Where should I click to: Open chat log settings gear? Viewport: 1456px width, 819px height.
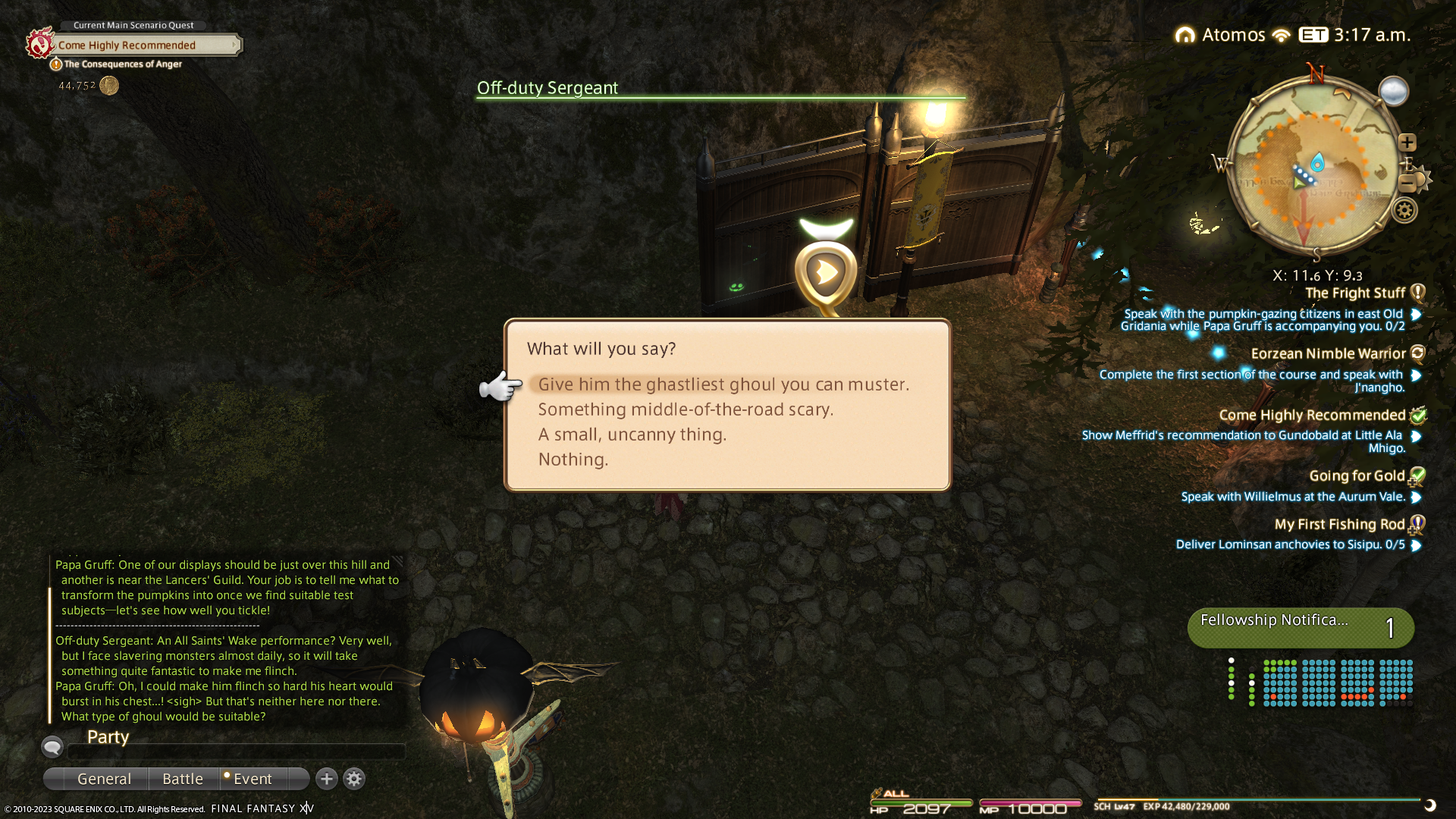pyautogui.click(x=354, y=779)
